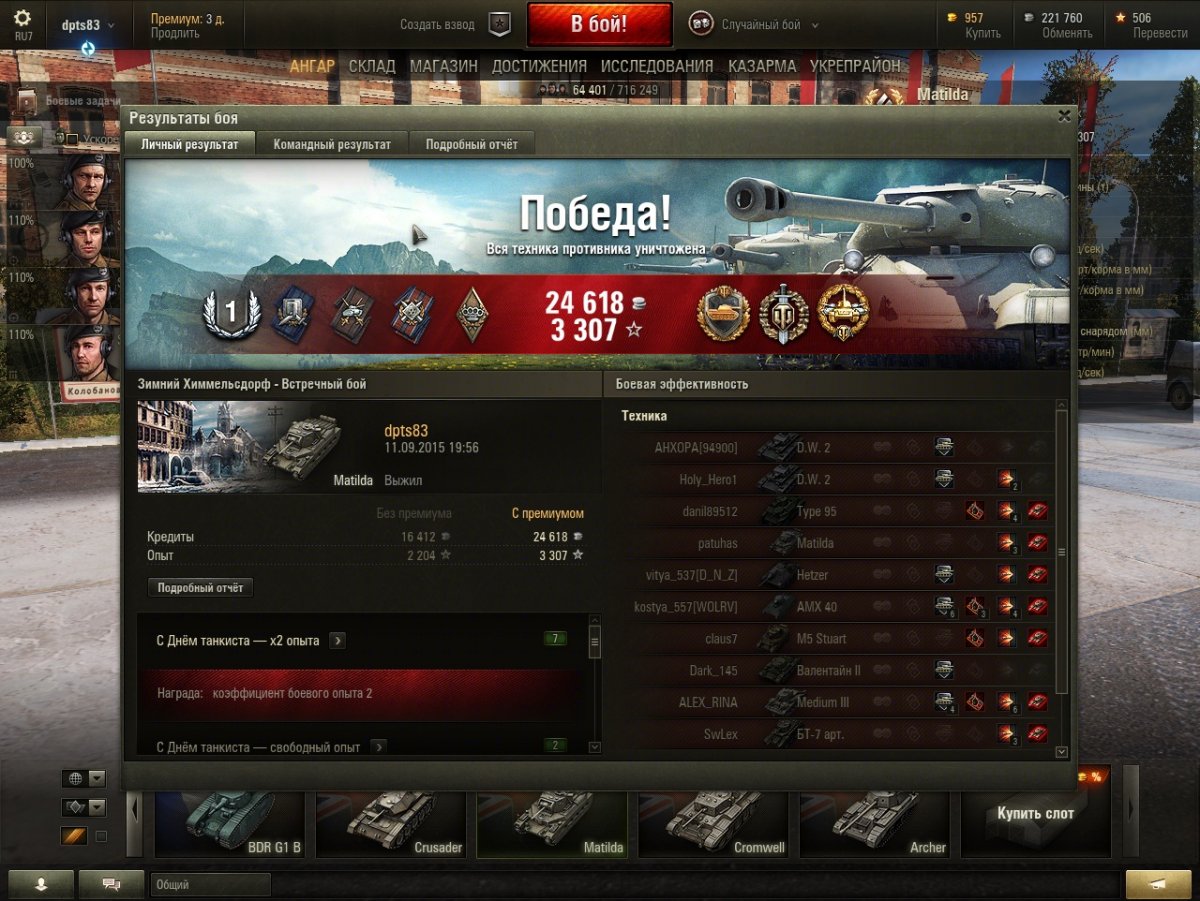Open the settings gear menu
This screenshot has height=901, width=1200.
click(x=22, y=18)
